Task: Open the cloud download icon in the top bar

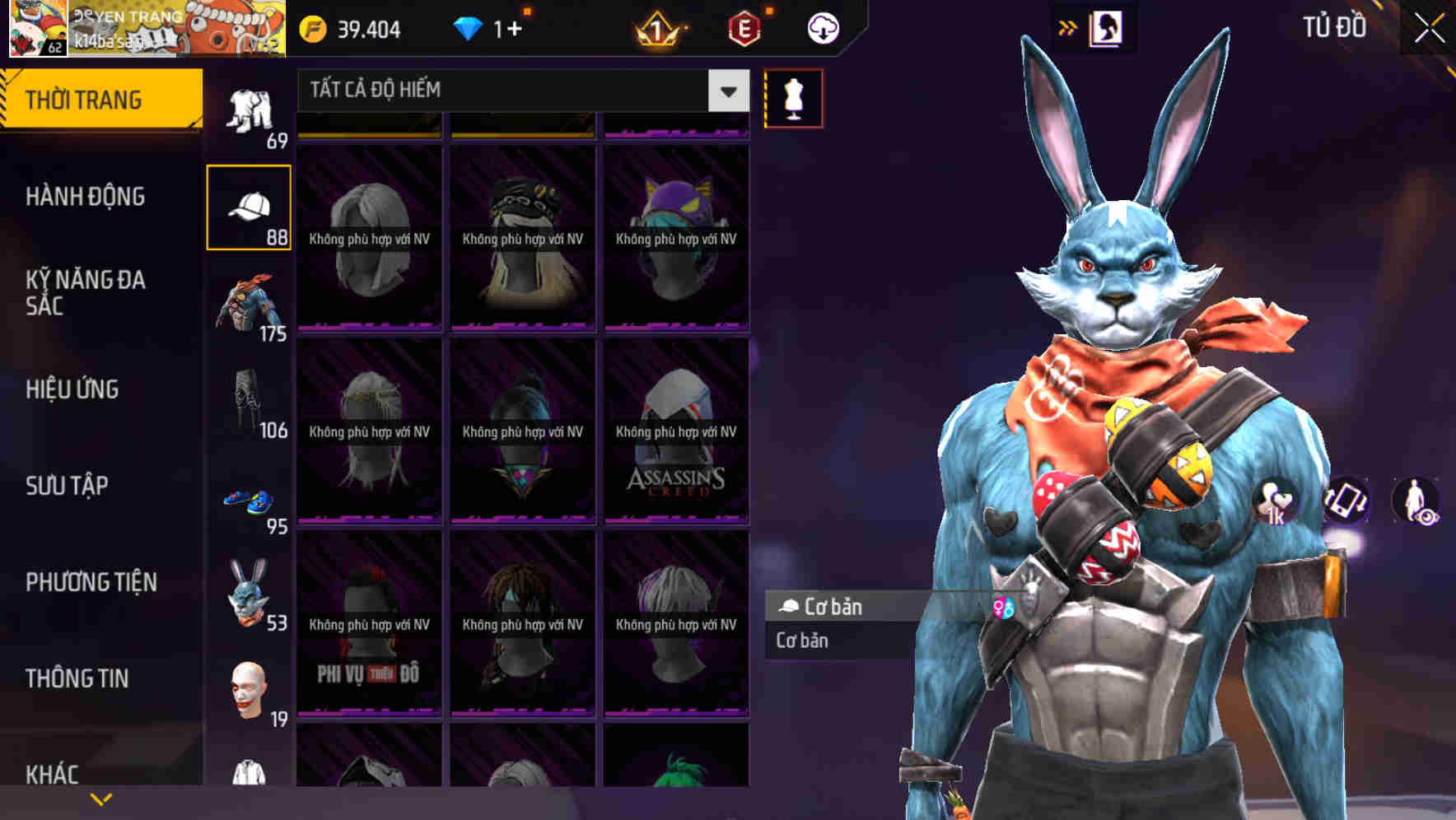Action: [x=822, y=27]
